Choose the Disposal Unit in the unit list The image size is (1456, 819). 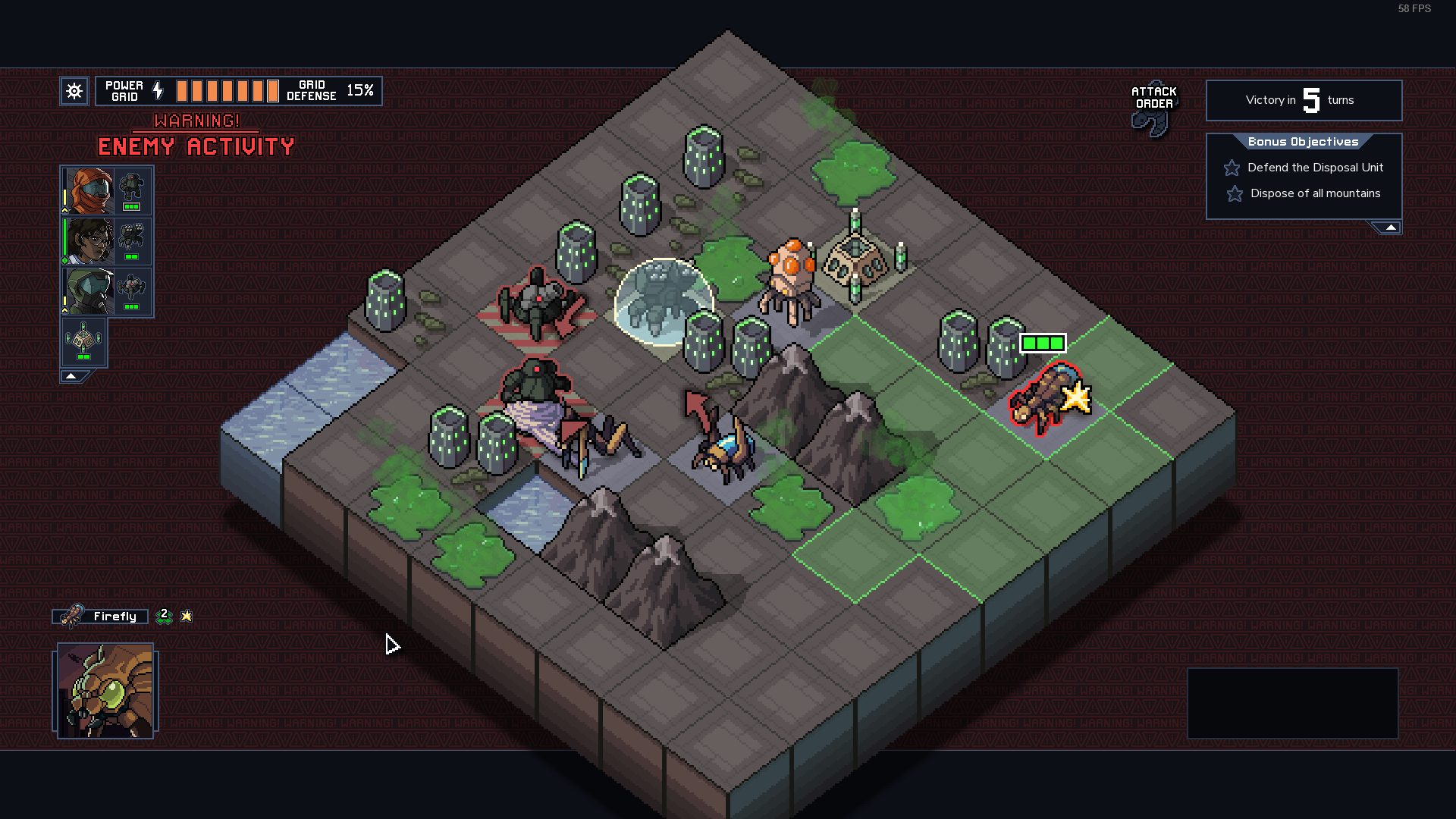pyautogui.click(x=83, y=342)
